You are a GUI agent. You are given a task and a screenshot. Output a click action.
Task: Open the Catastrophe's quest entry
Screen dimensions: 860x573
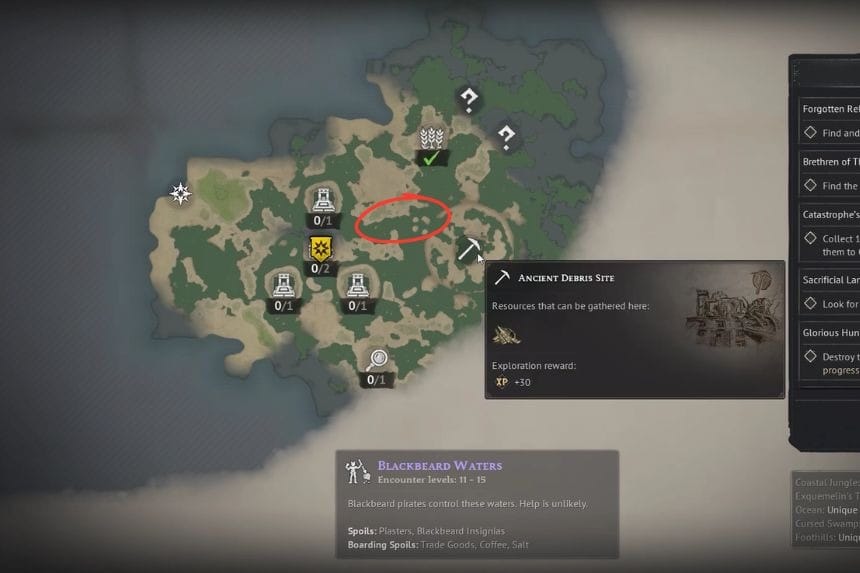point(830,214)
